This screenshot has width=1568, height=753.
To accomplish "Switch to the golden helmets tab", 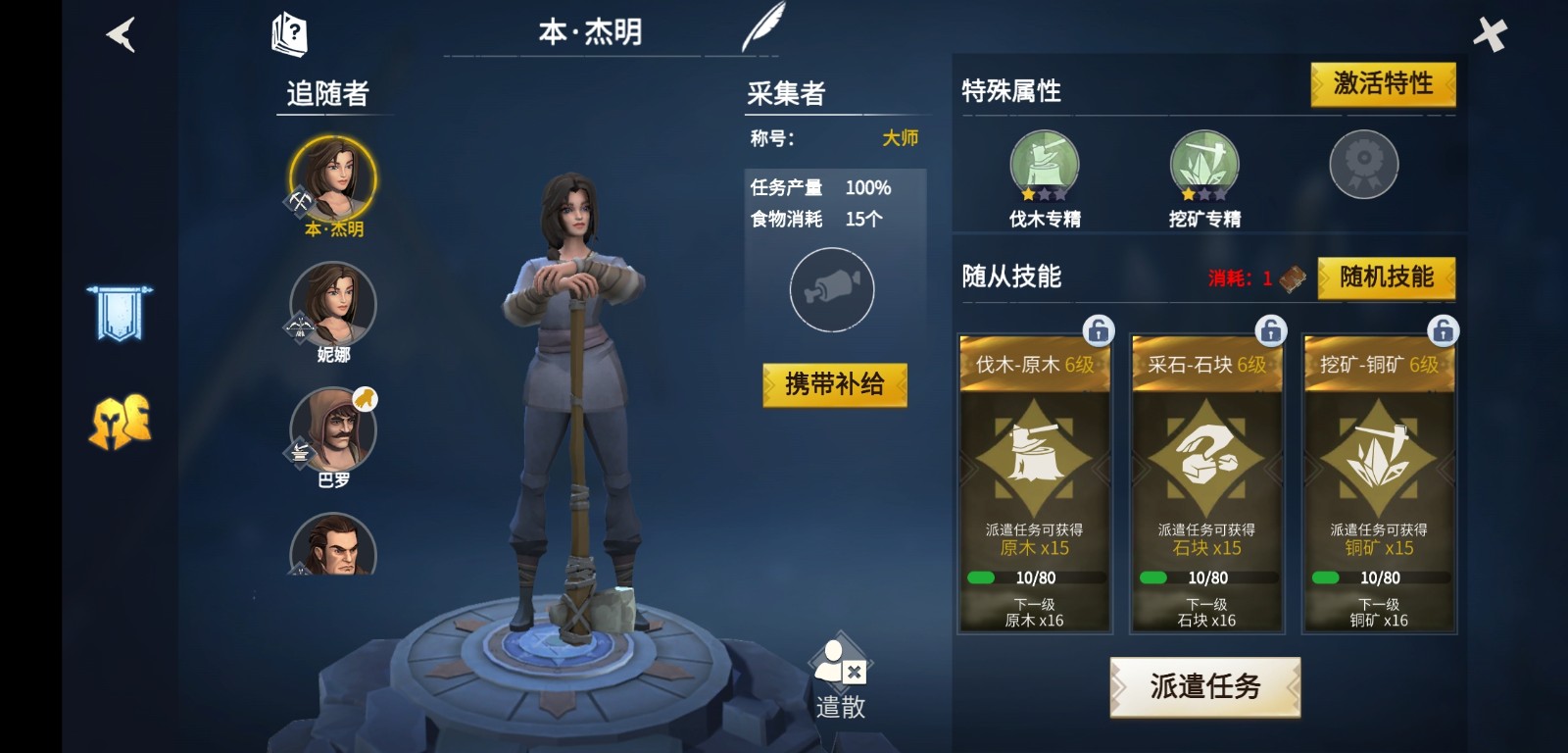I will (x=120, y=423).
